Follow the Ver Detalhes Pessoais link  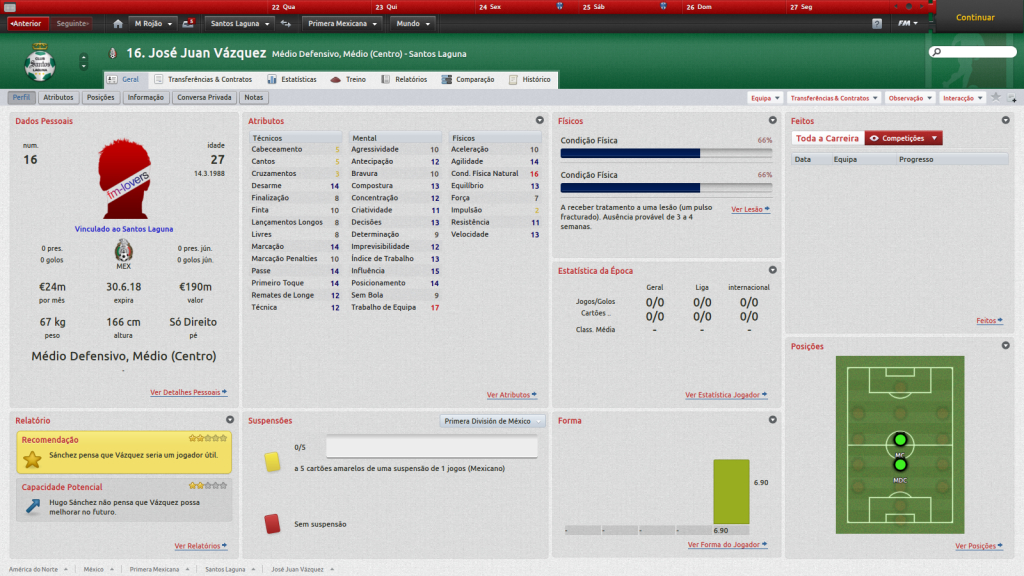coord(188,393)
